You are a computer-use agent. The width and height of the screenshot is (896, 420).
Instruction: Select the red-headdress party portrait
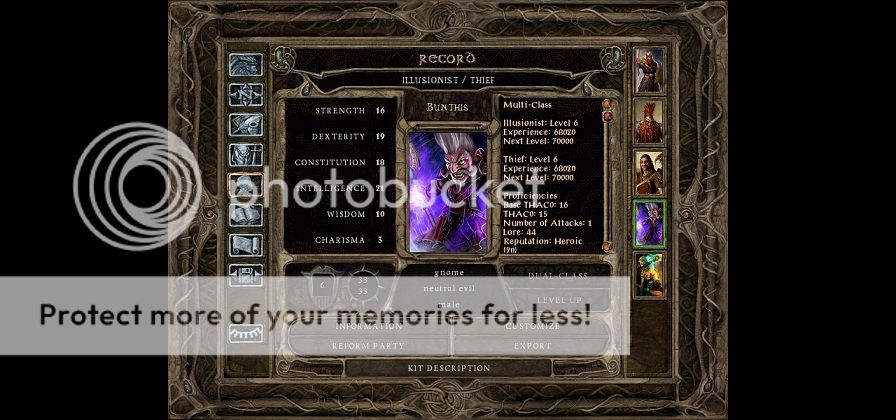649,121
